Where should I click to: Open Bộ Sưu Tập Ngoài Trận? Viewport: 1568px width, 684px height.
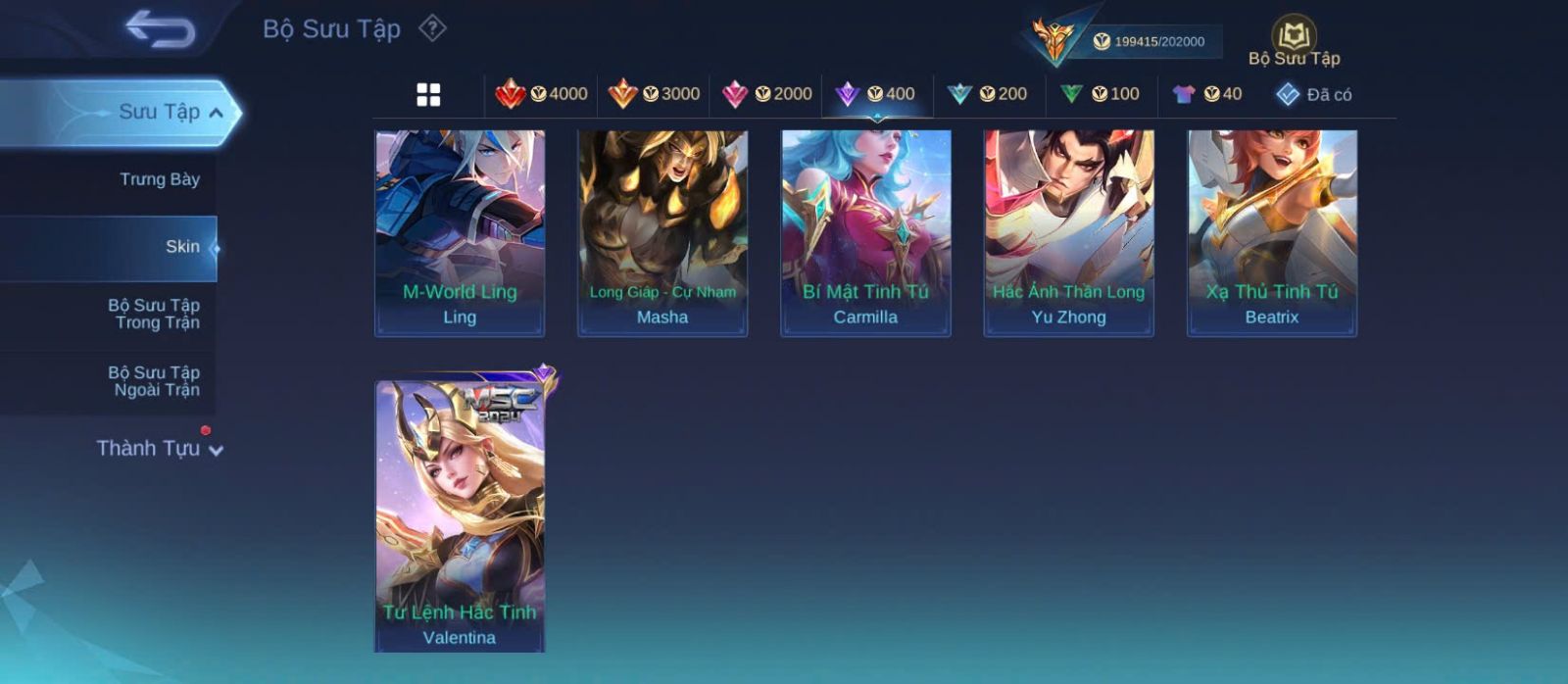point(154,381)
